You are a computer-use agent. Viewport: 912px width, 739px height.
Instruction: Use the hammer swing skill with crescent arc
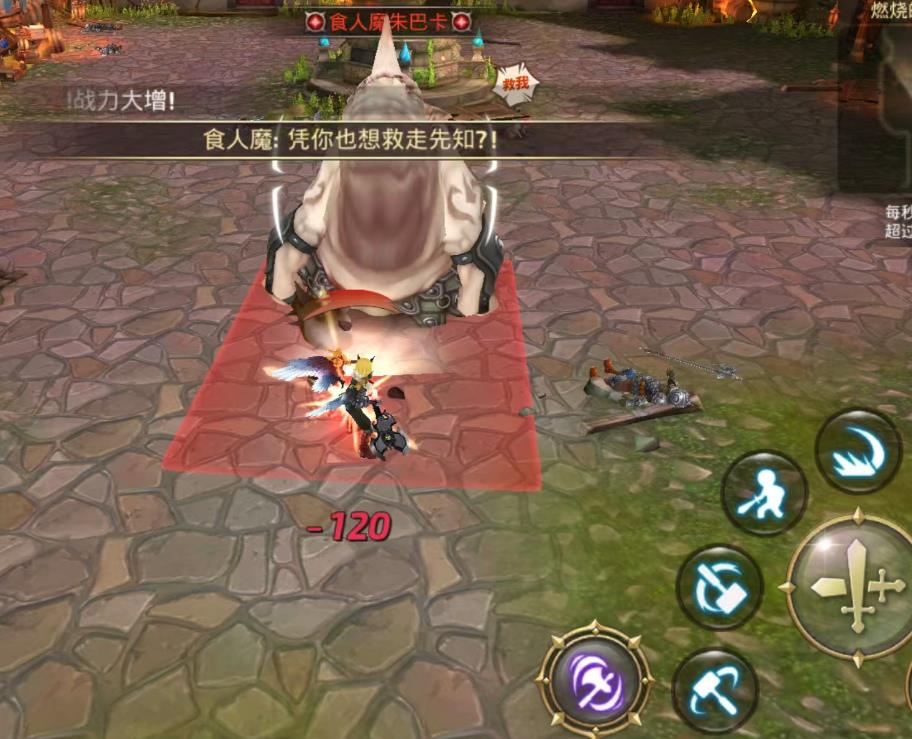click(x=715, y=690)
